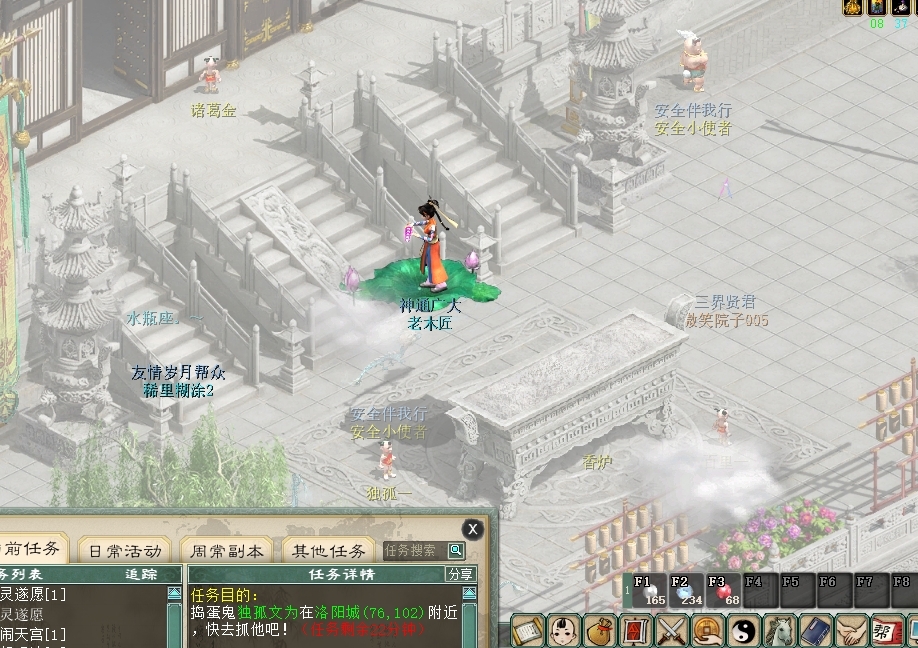918x648 pixels.
Task: Click the crossed swords icon
Action: pos(672,631)
